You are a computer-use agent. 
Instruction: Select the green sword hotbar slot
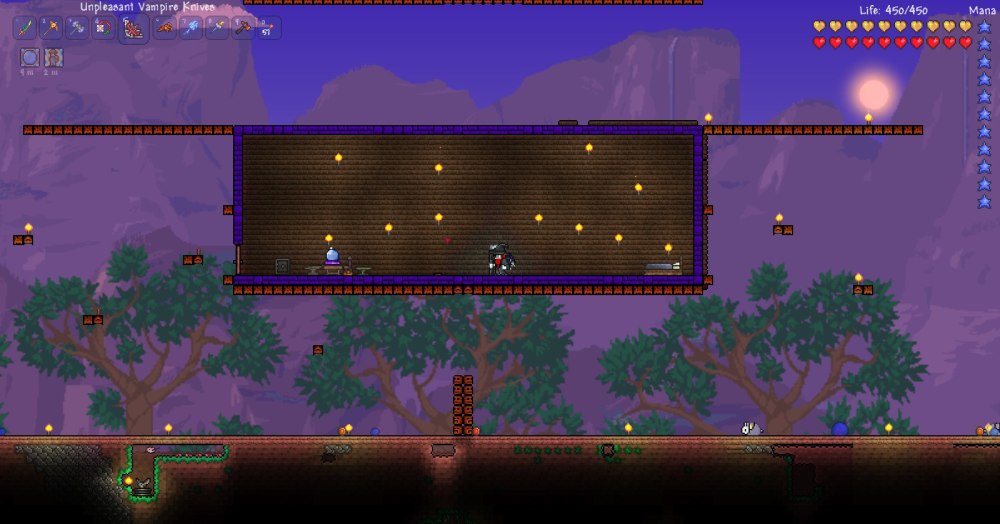pyautogui.click(x=25, y=28)
